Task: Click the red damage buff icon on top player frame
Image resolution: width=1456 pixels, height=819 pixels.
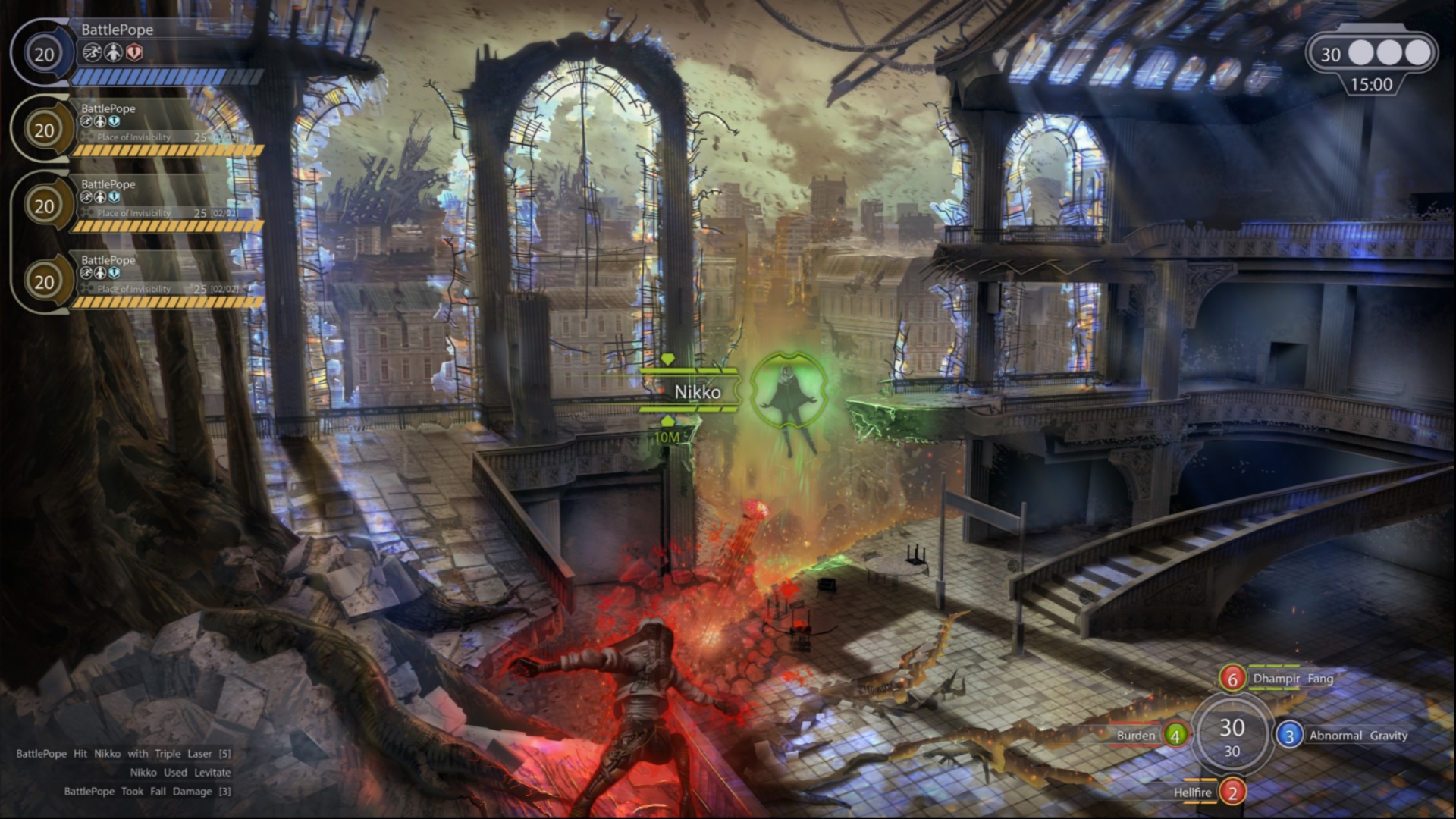Action: [133, 52]
